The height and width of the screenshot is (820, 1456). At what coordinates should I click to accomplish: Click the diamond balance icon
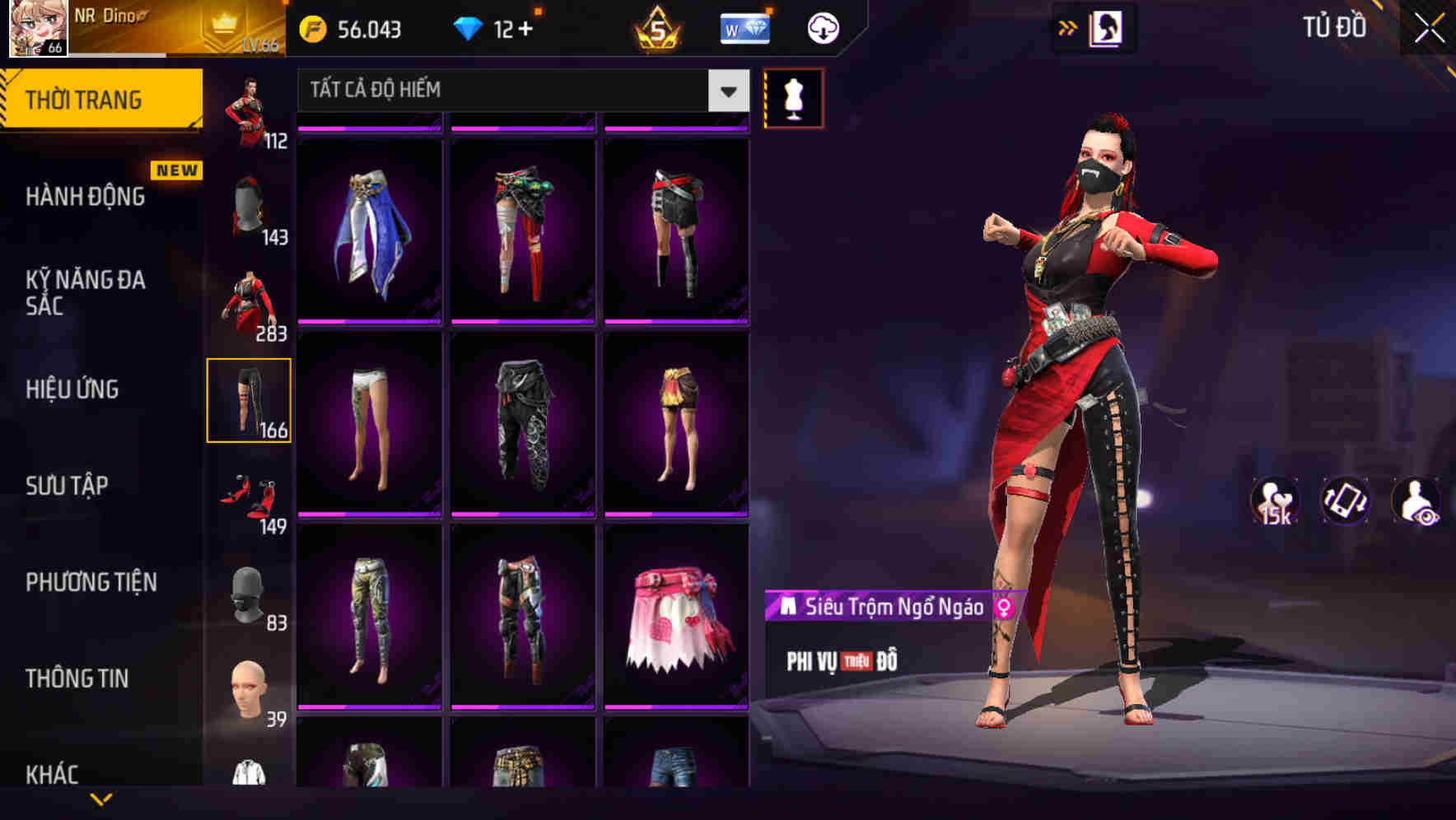(470, 27)
